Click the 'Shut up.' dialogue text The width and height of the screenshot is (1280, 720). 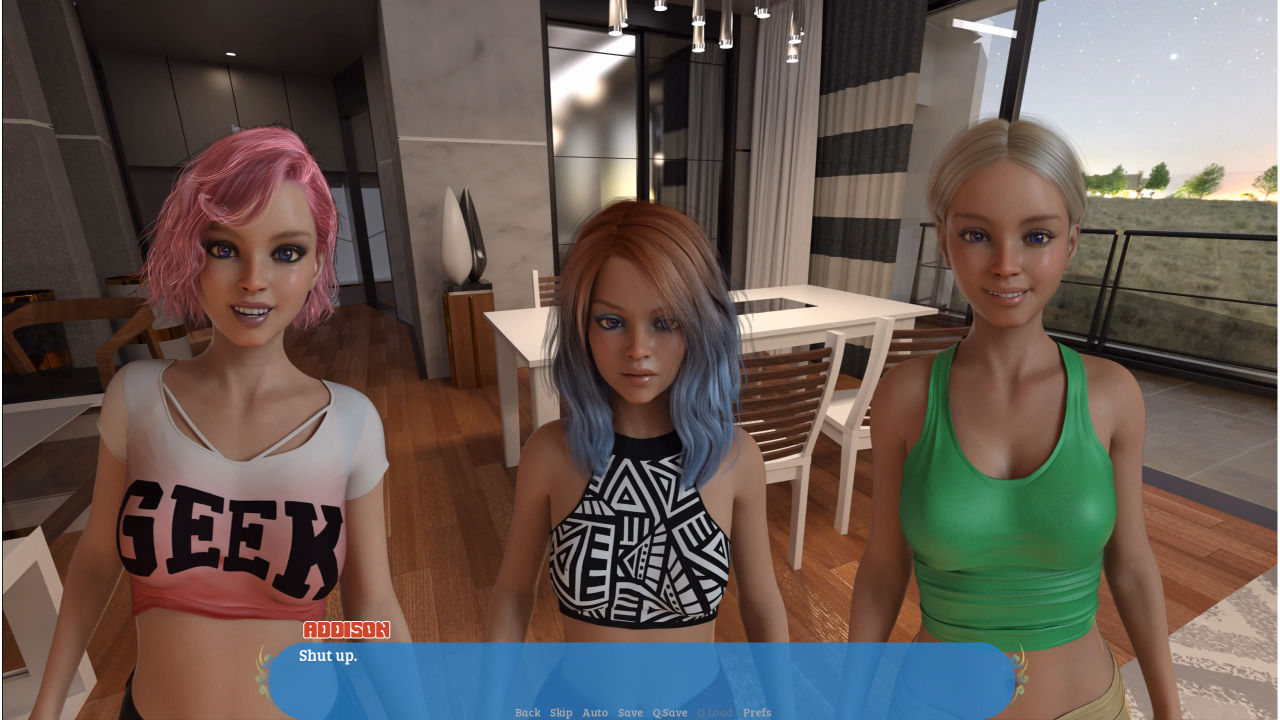327,655
